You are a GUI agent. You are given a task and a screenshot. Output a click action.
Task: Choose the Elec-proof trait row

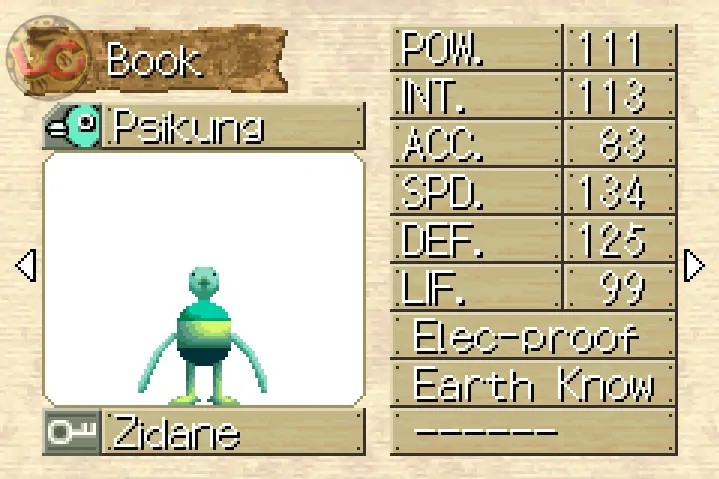[x=532, y=337]
